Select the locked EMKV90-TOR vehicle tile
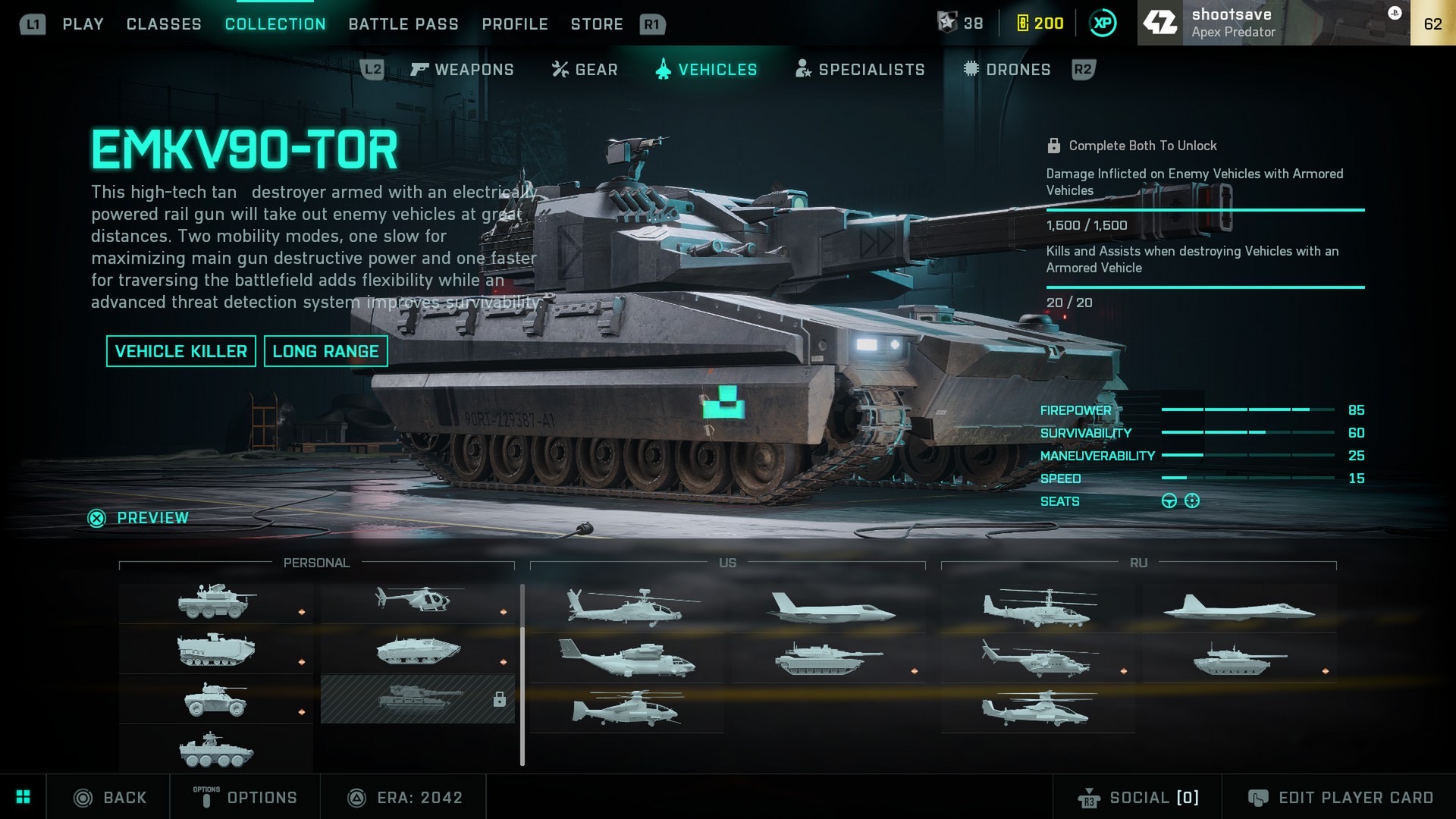This screenshot has height=819, width=1456. tap(418, 698)
